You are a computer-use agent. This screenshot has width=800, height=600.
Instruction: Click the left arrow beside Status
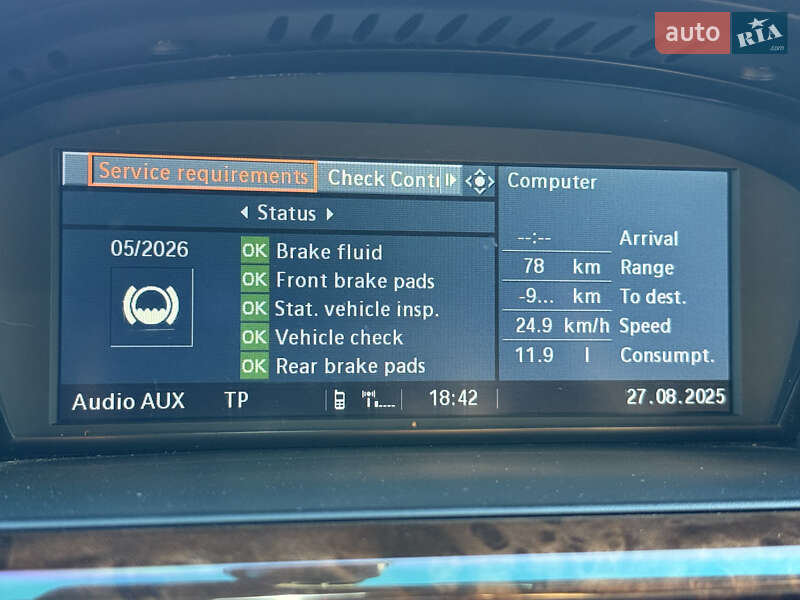click(244, 213)
